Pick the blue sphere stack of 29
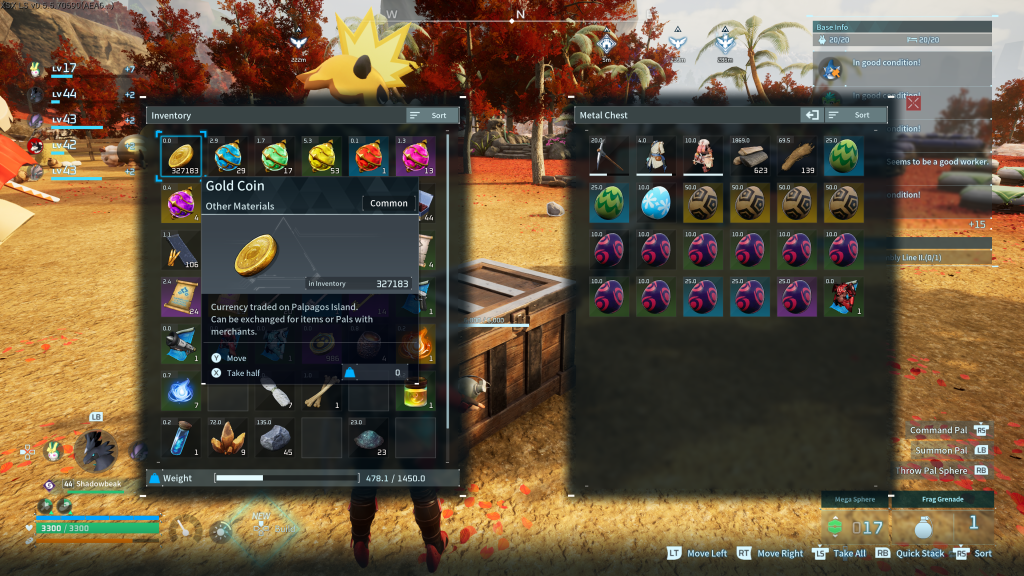 coord(228,156)
